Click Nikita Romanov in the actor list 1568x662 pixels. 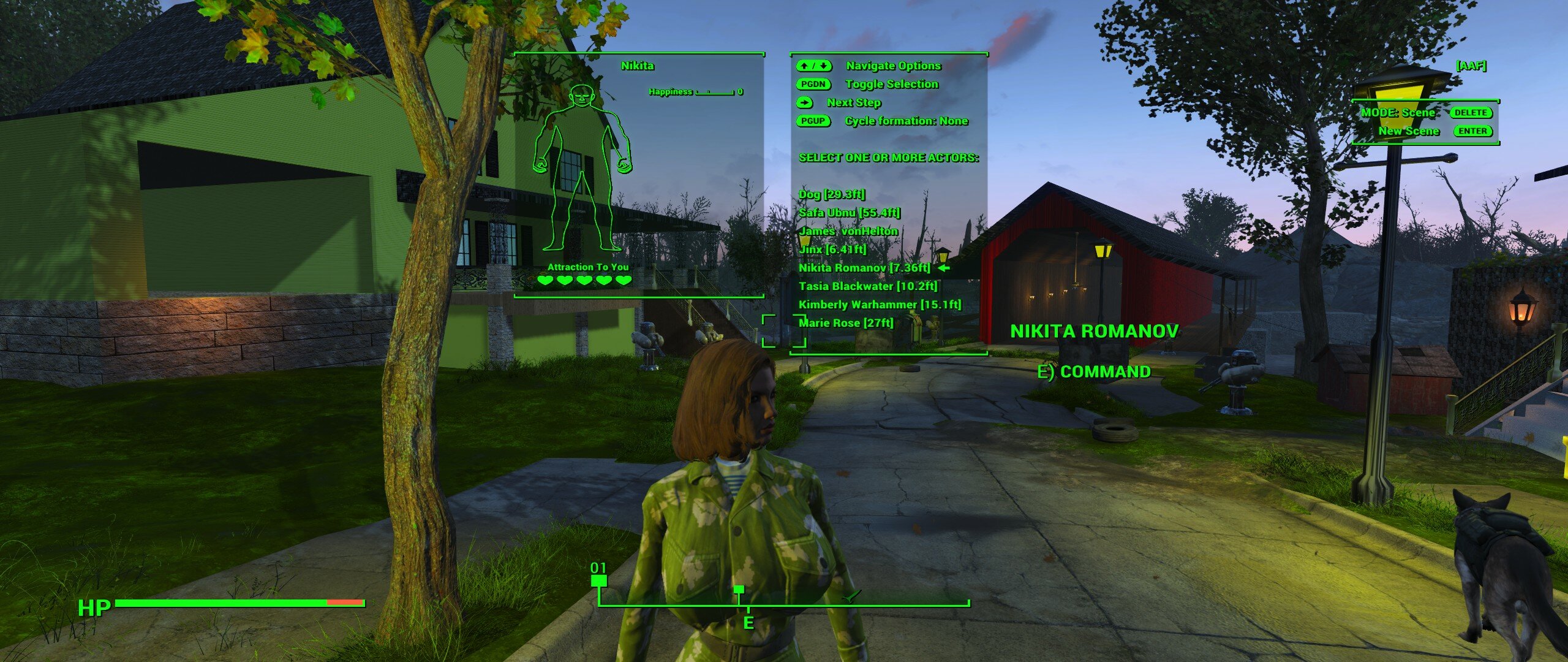click(x=864, y=268)
